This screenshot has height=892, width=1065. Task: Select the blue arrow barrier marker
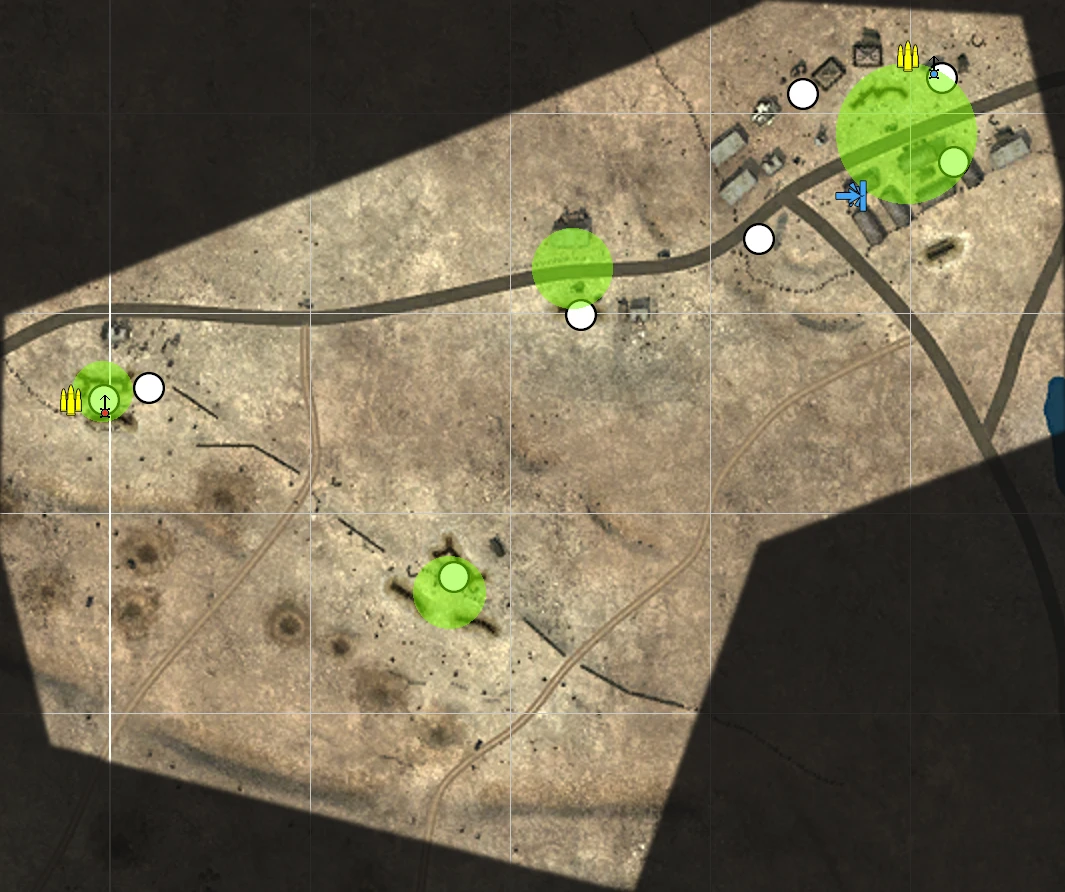point(852,196)
